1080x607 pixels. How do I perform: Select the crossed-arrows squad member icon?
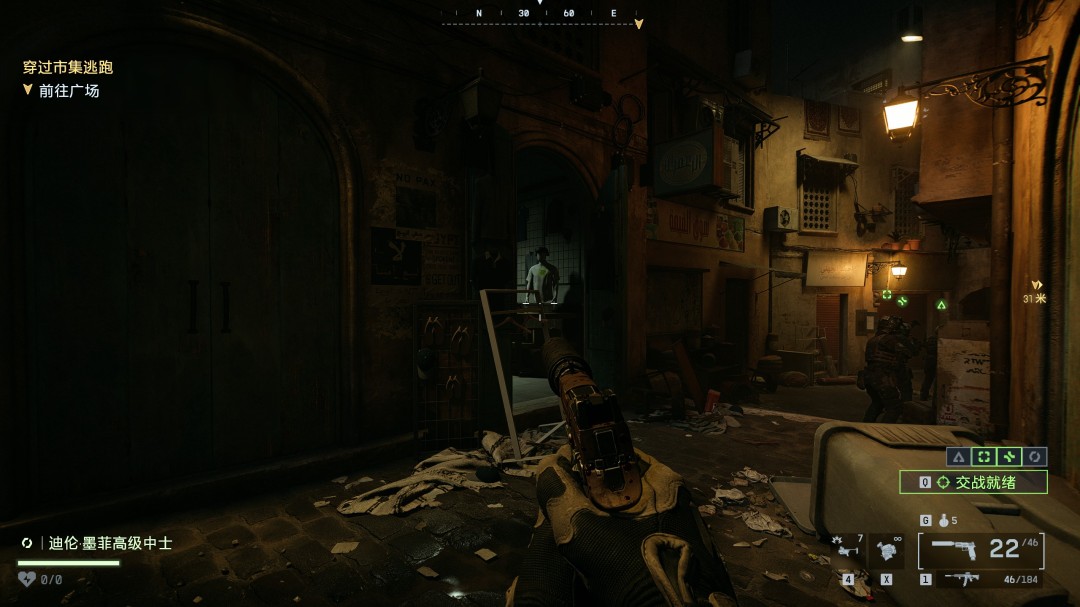click(1010, 457)
